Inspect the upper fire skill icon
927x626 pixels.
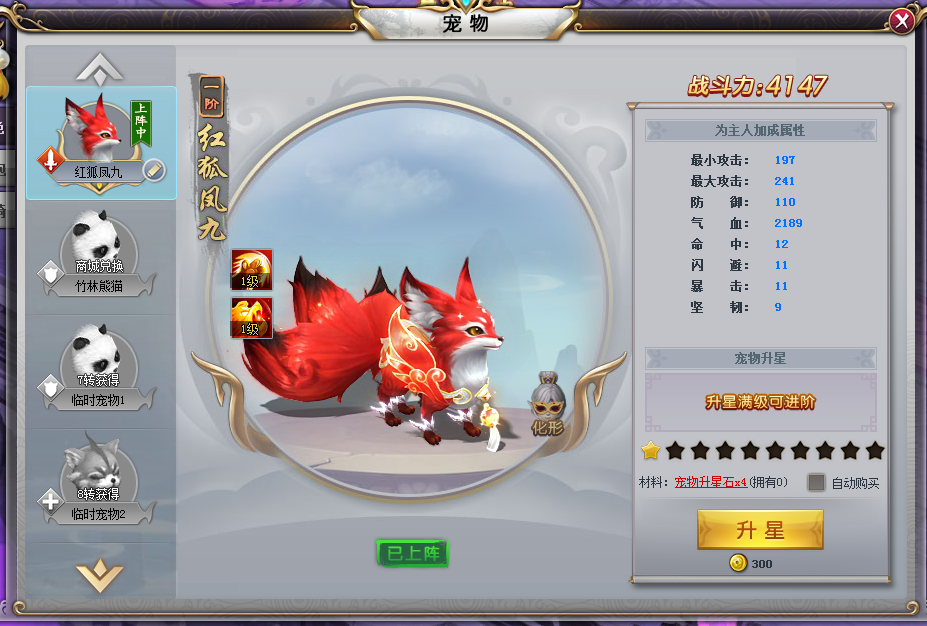tap(251, 270)
